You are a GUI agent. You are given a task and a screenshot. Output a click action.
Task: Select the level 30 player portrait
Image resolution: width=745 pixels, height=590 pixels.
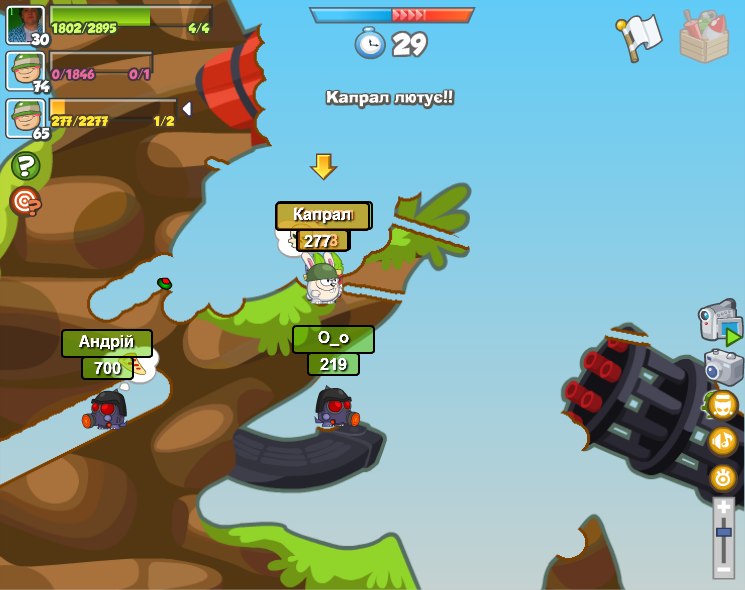[25, 25]
